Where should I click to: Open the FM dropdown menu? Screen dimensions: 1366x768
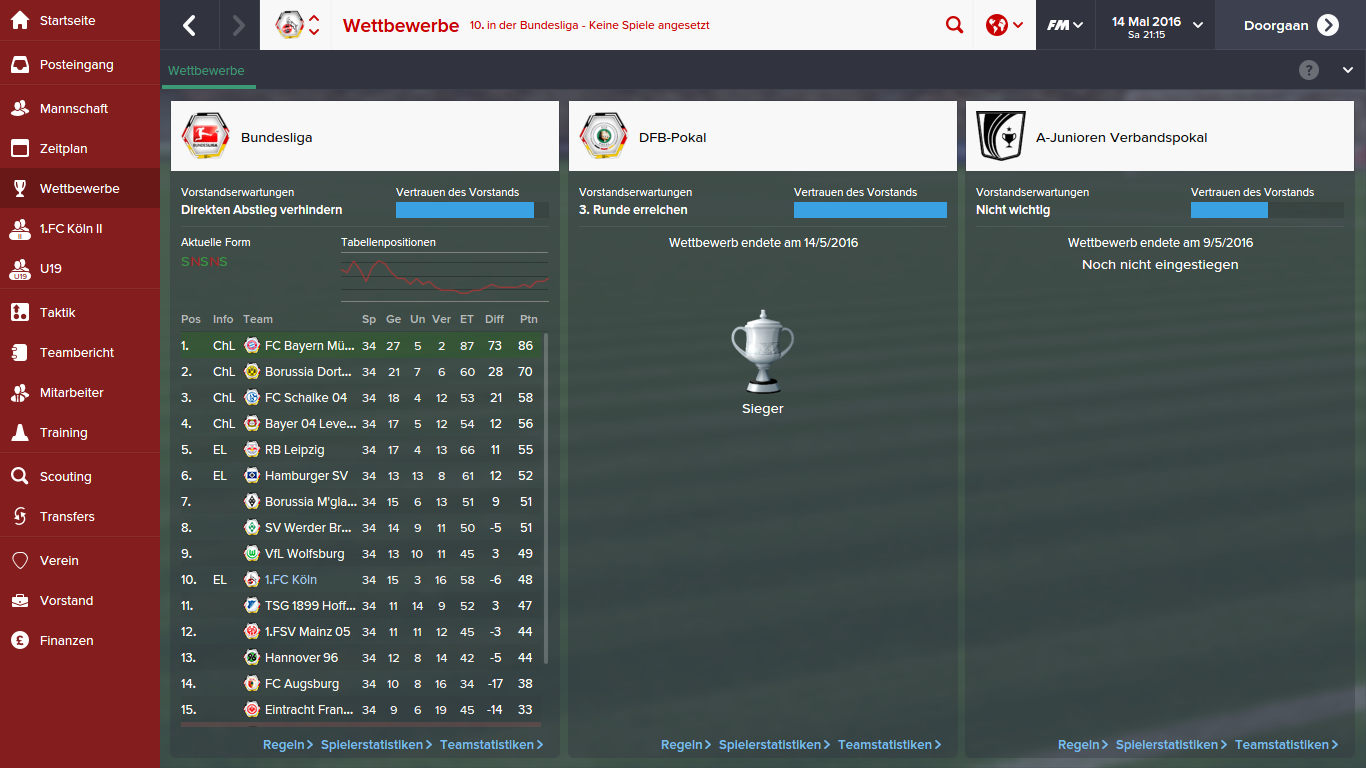1065,25
